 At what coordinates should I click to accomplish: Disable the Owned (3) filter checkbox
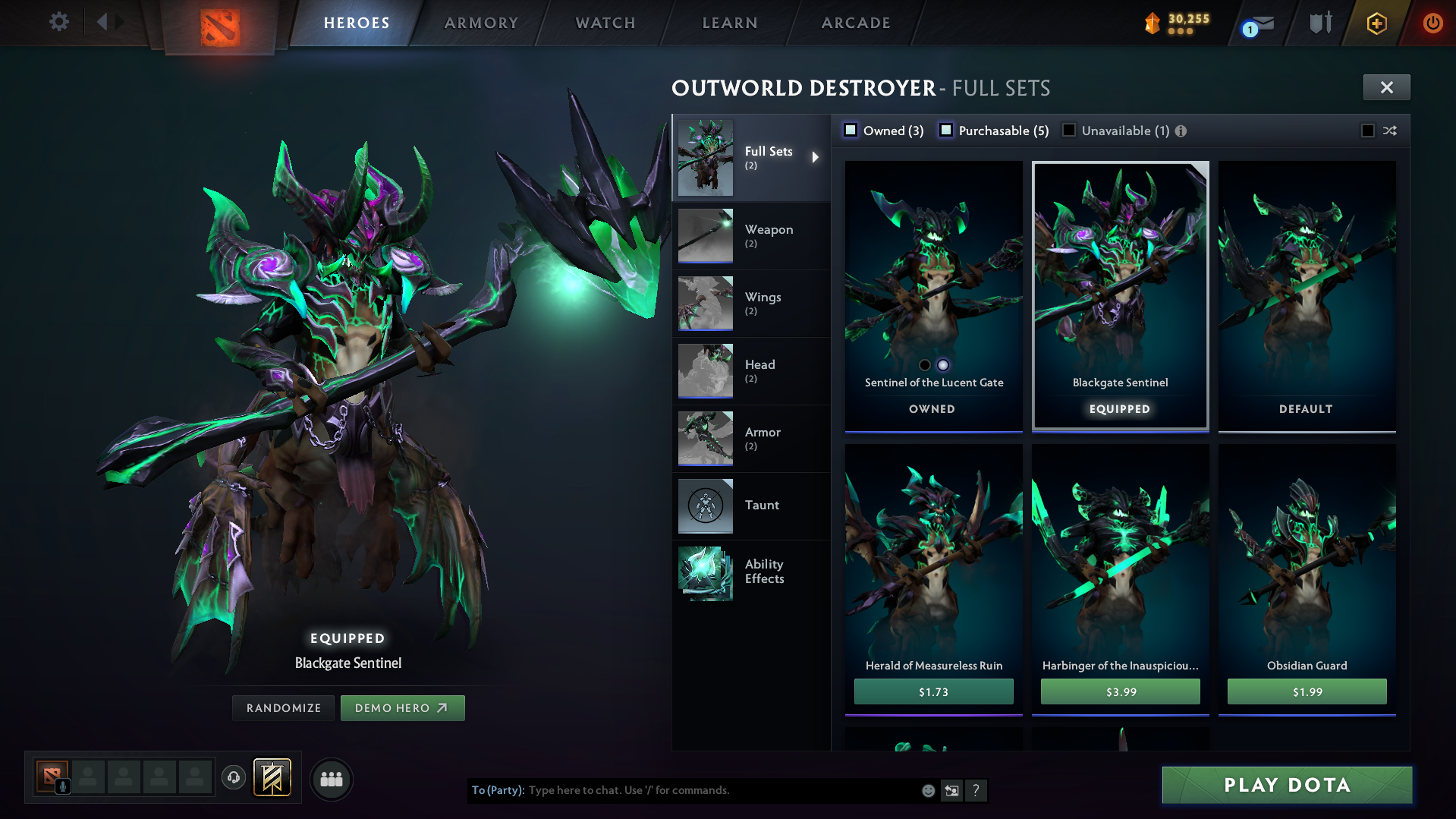(x=851, y=130)
